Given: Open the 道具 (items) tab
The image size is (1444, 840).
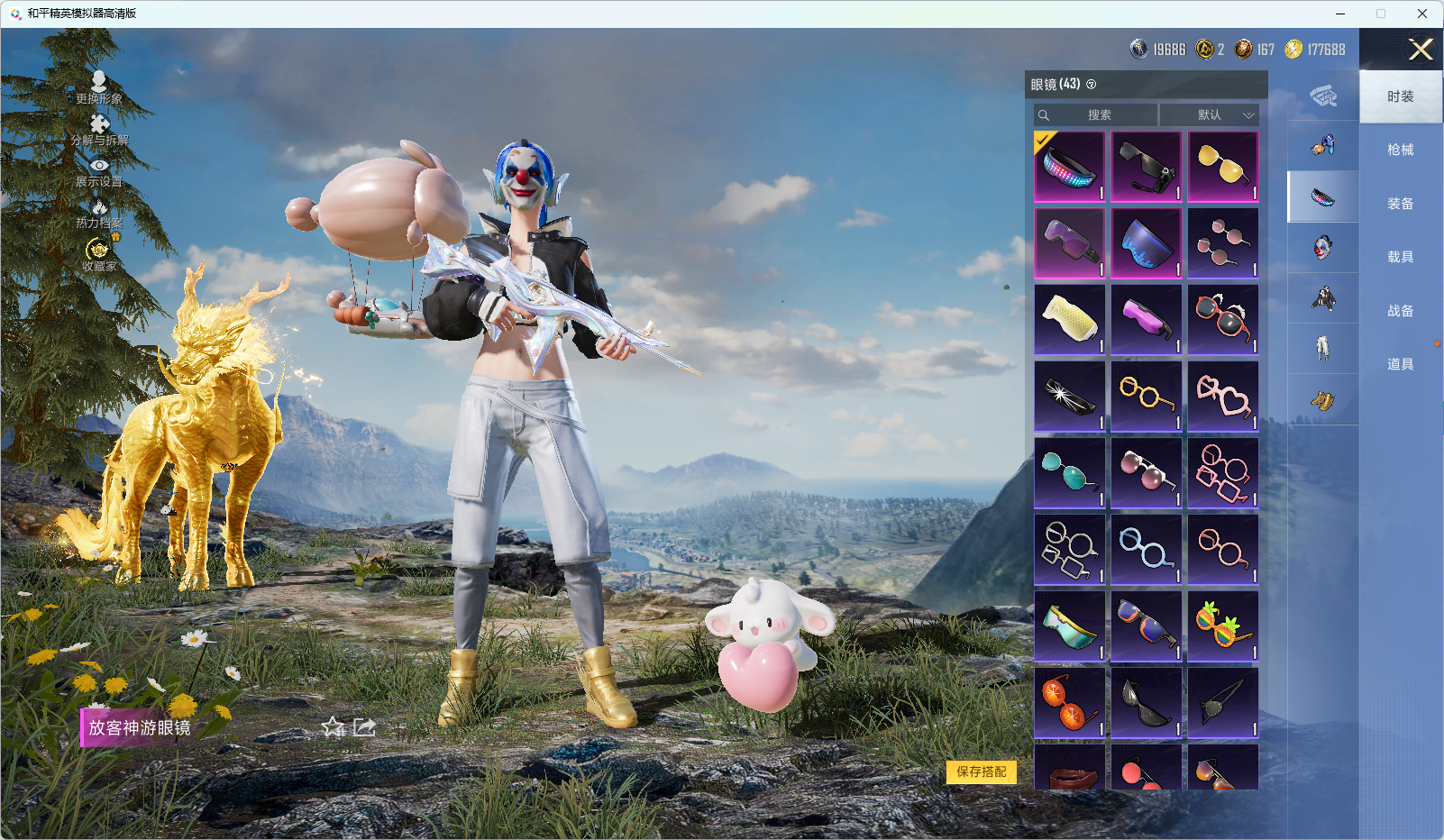Looking at the screenshot, I should (x=1400, y=364).
